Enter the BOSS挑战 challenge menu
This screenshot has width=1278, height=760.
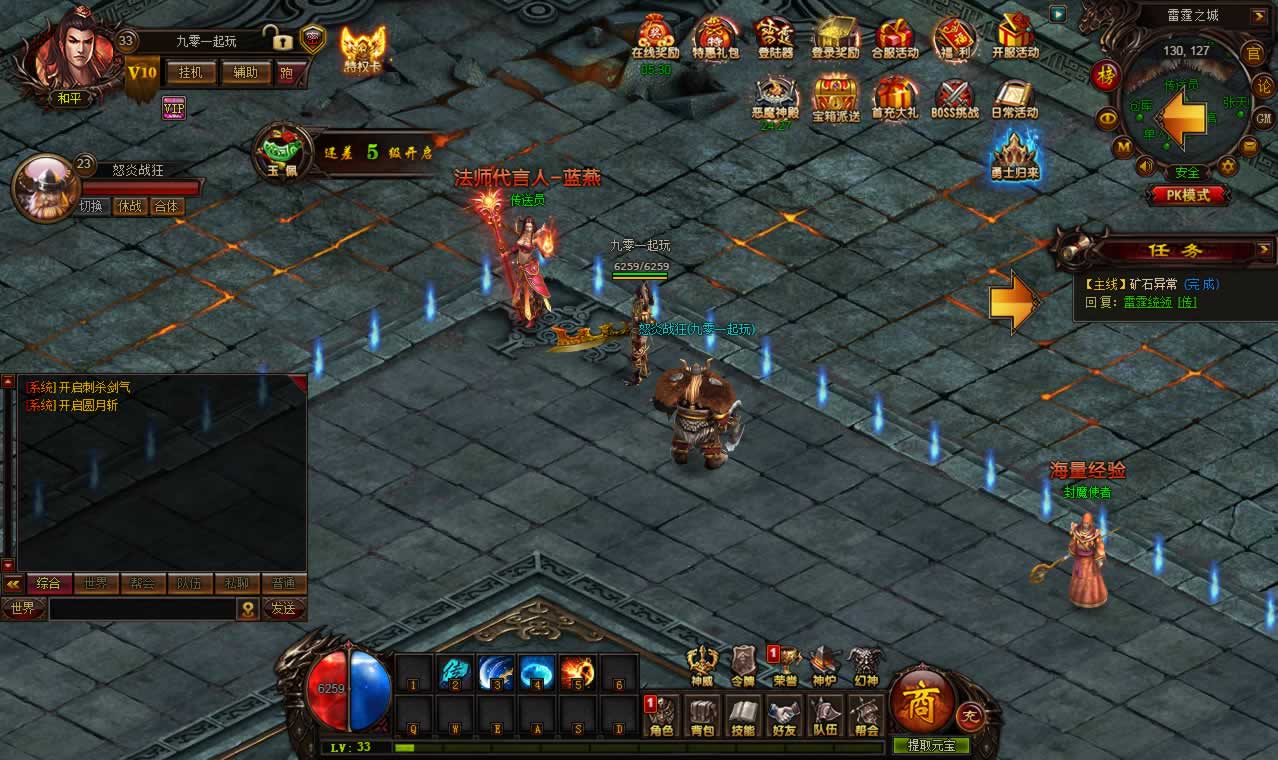[956, 100]
